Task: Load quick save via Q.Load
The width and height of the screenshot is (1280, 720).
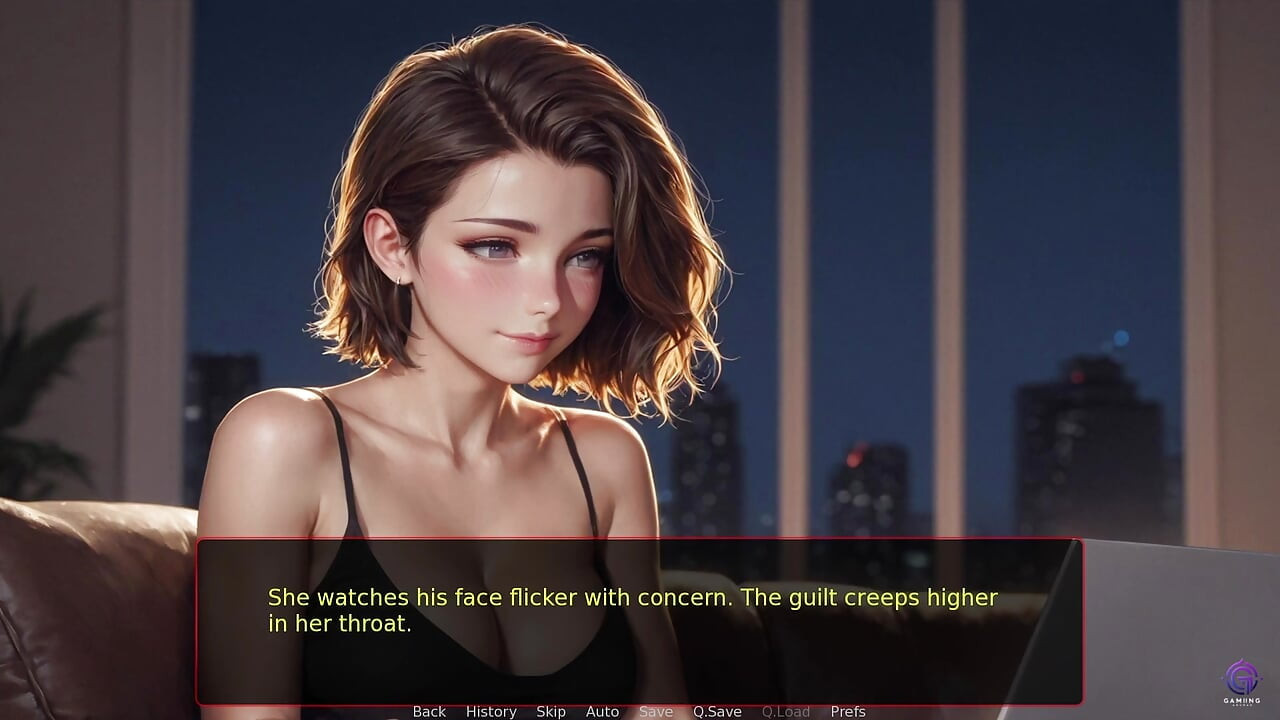Action: [786, 711]
